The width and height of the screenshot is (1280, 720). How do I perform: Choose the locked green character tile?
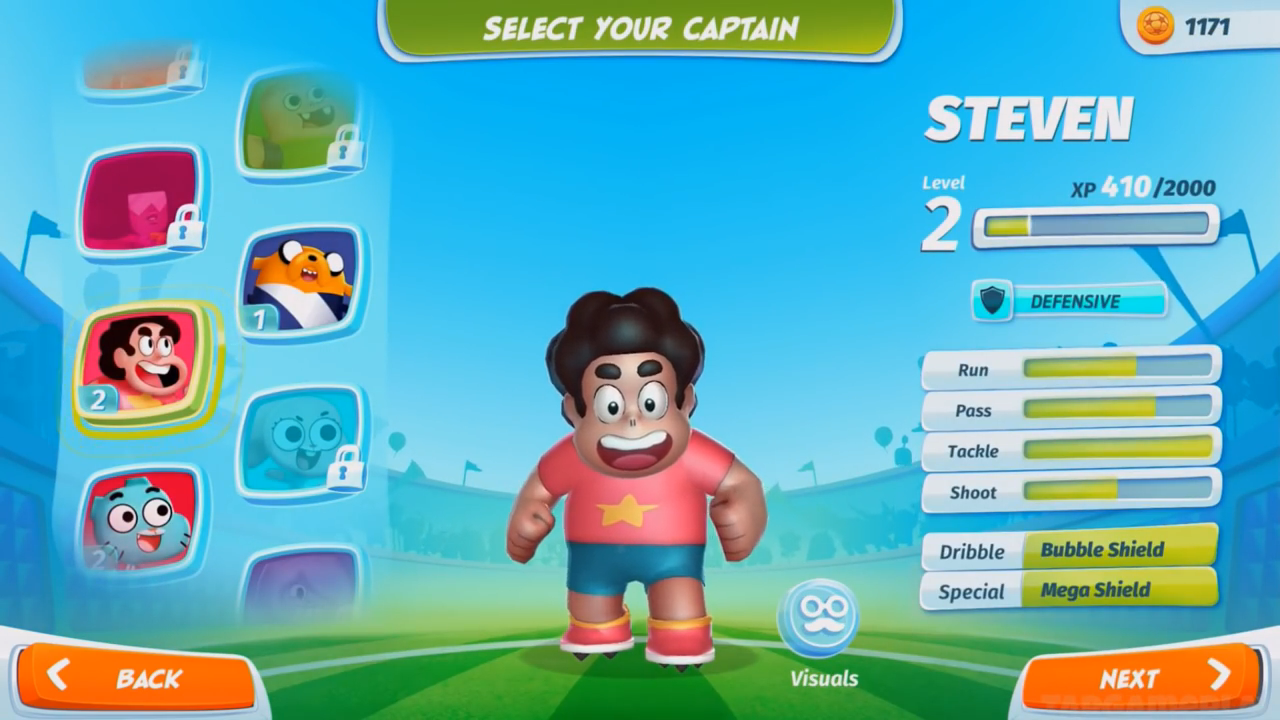click(300, 123)
